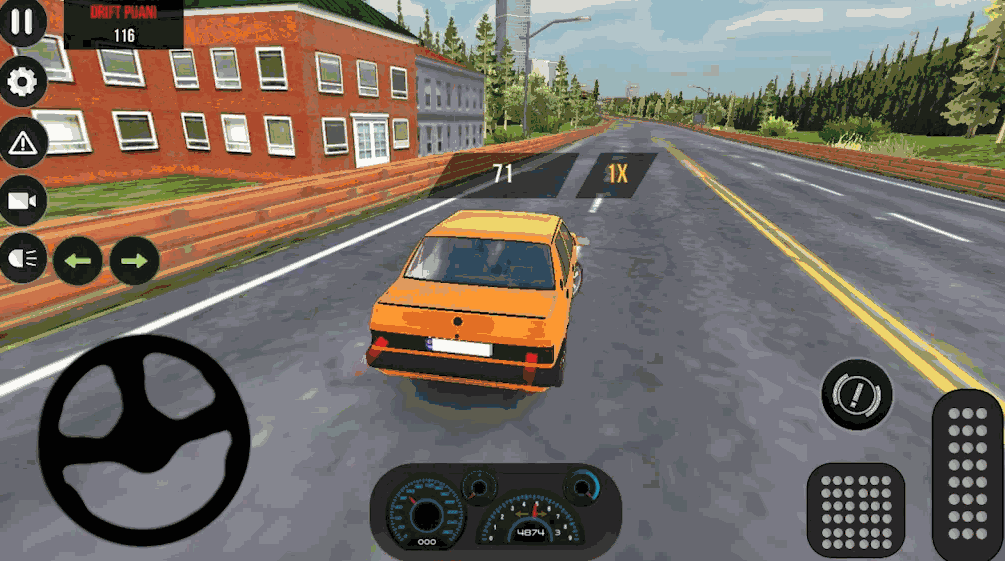Activate the right turn signal arrow

click(x=134, y=261)
